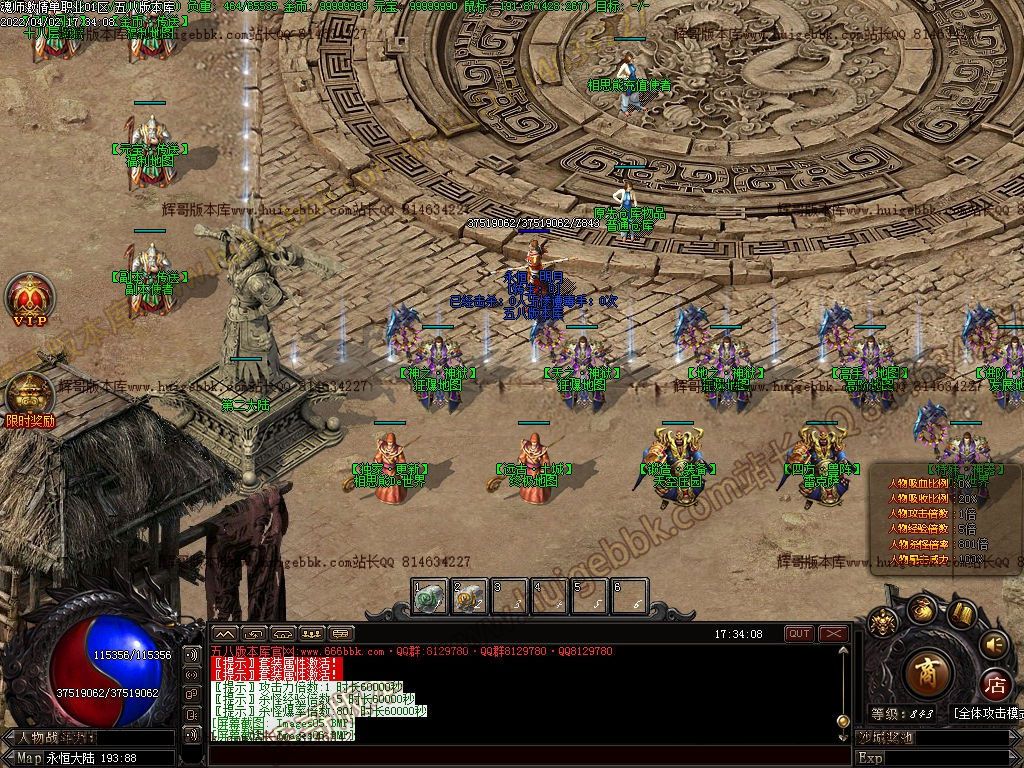Click the group-members icon above the chat
The image size is (1024, 768).
tap(311, 634)
